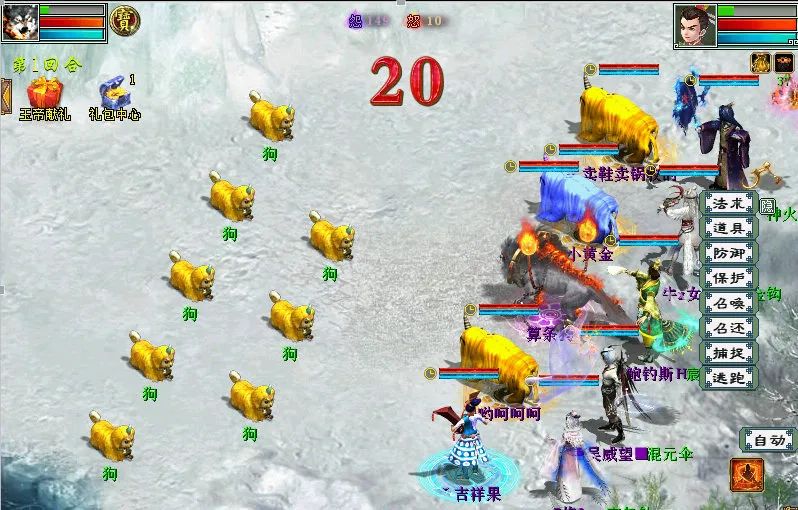
Task: Click the 隐 hide button beside 法术
Action: click(767, 206)
